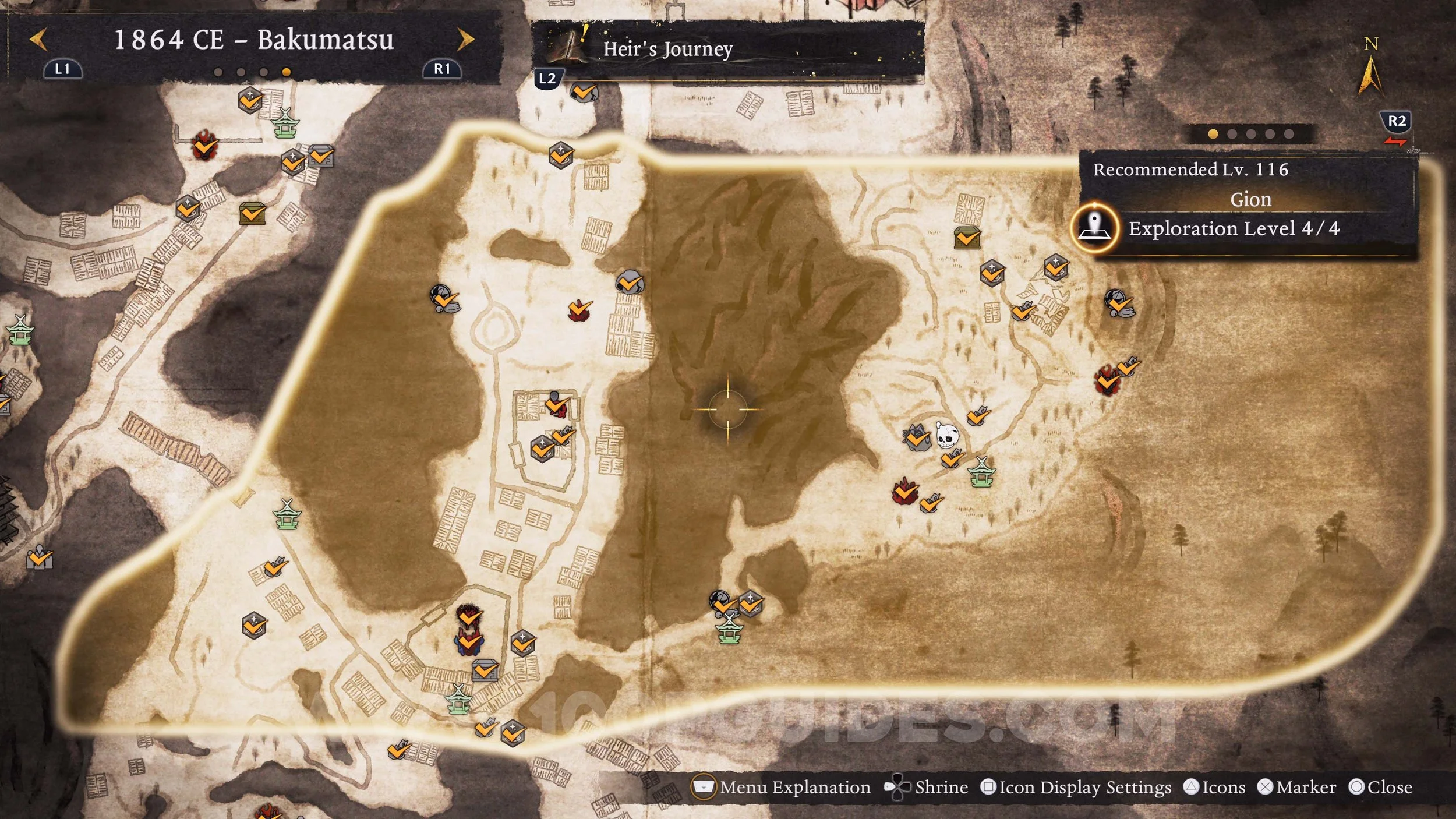The width and height of the screenshot is (1456, 819).
Task: Select the shrine marker nearest the skull marker
Action: [981, 472]
